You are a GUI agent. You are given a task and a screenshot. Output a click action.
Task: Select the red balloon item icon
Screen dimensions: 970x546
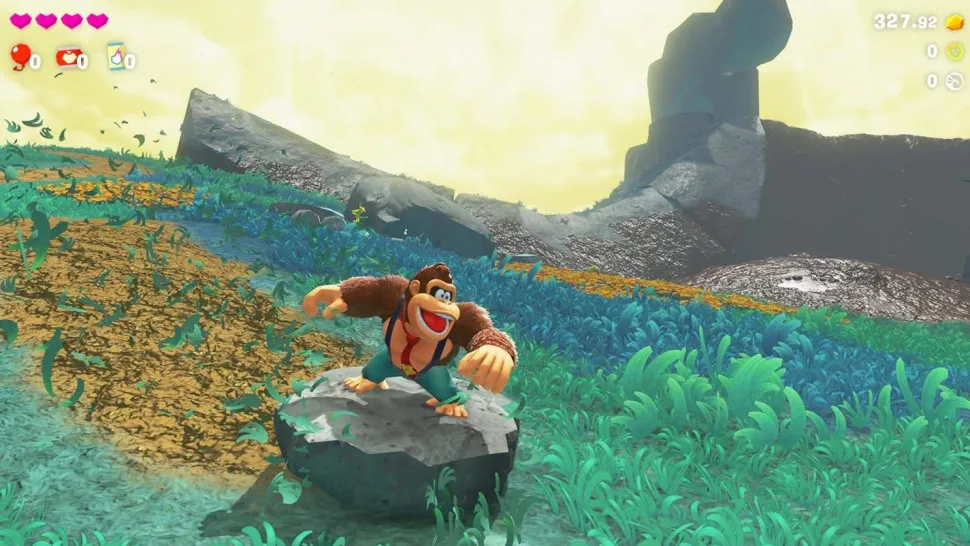pos(19,56)
